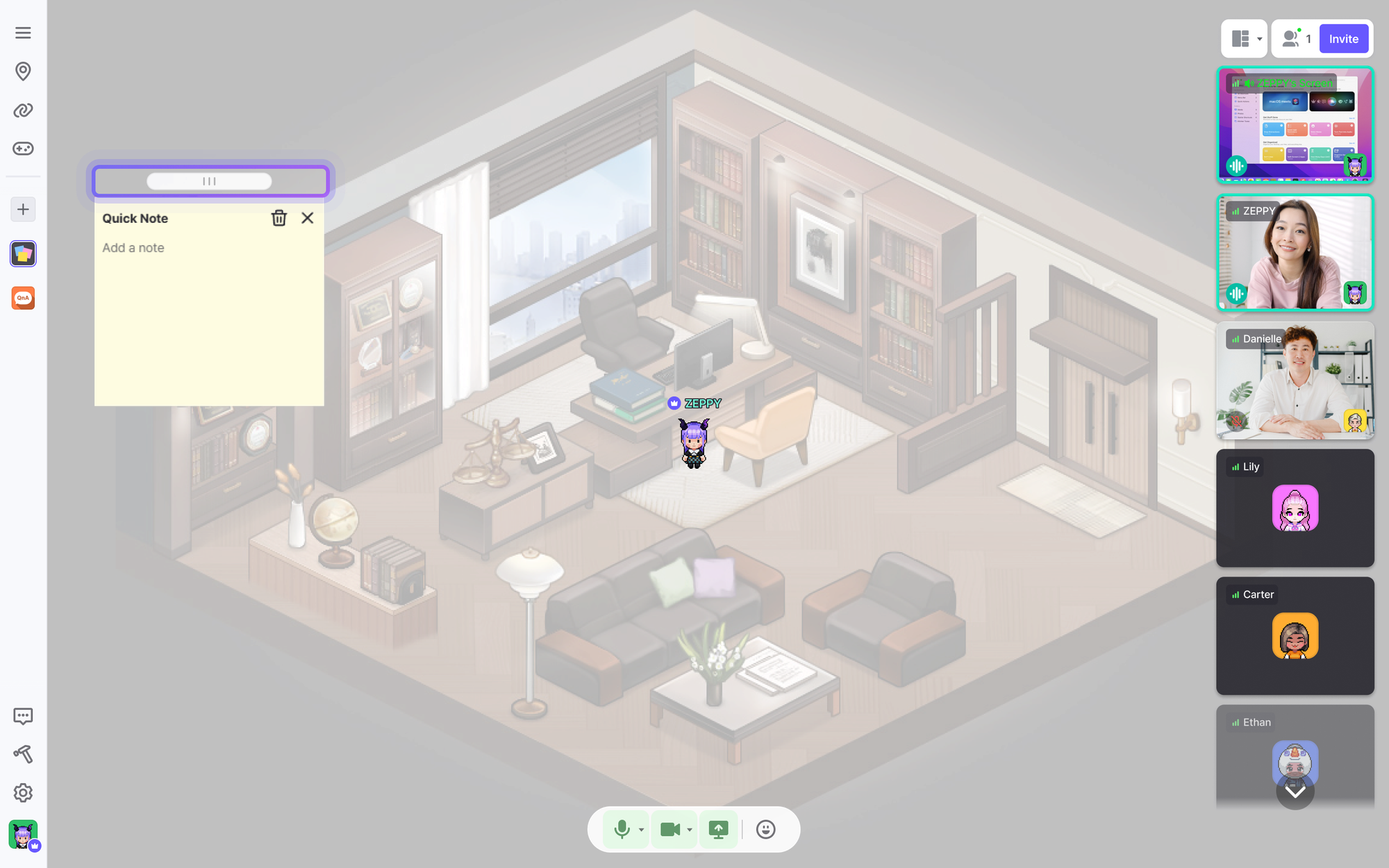Open the QnA app
Screen dimensions: 1389x868
click(23, 298)
